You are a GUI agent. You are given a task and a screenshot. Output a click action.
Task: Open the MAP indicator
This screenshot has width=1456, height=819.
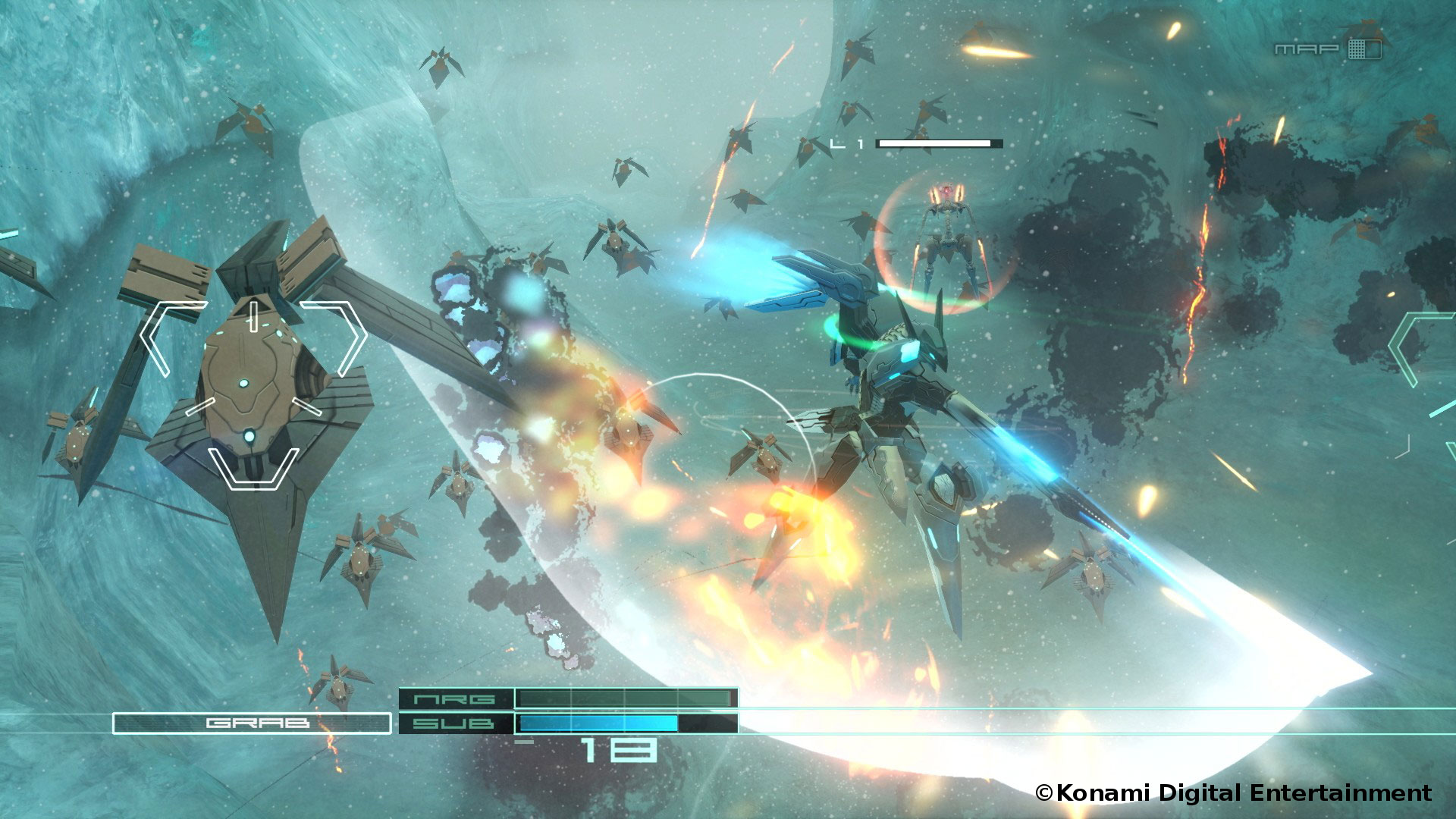1327,49
